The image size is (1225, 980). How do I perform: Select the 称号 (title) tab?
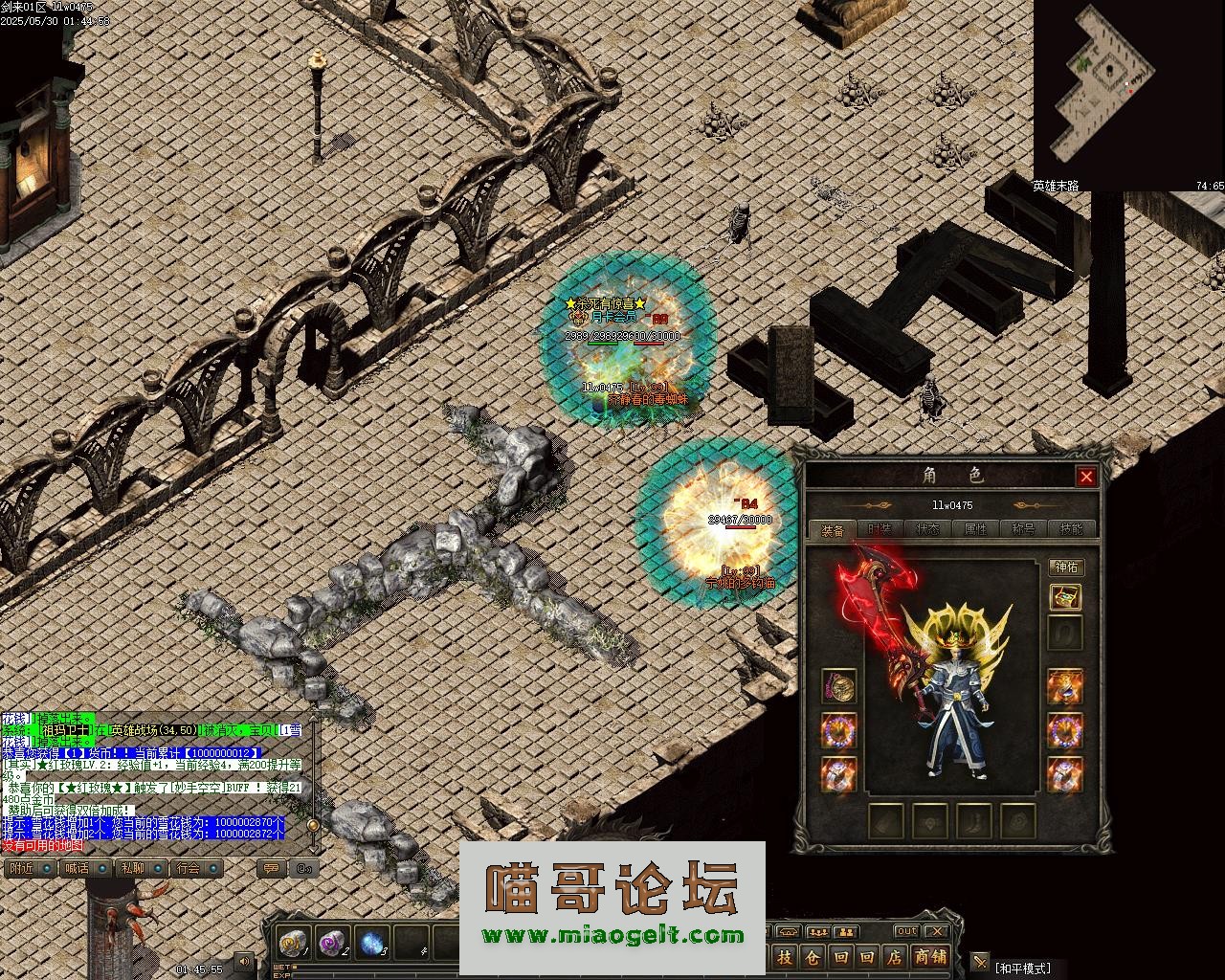1023,529
